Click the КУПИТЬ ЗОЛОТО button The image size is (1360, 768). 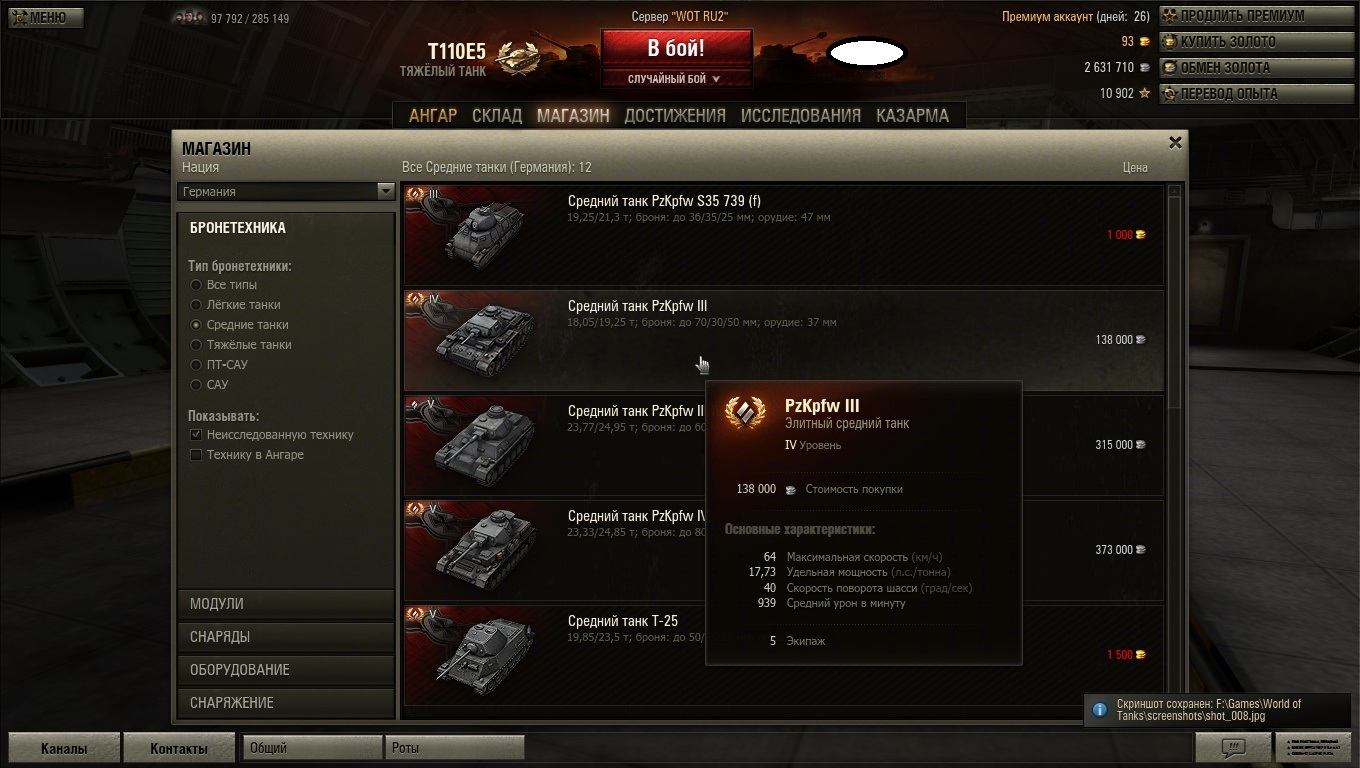pyautogui.click(x=1254, y=42)
